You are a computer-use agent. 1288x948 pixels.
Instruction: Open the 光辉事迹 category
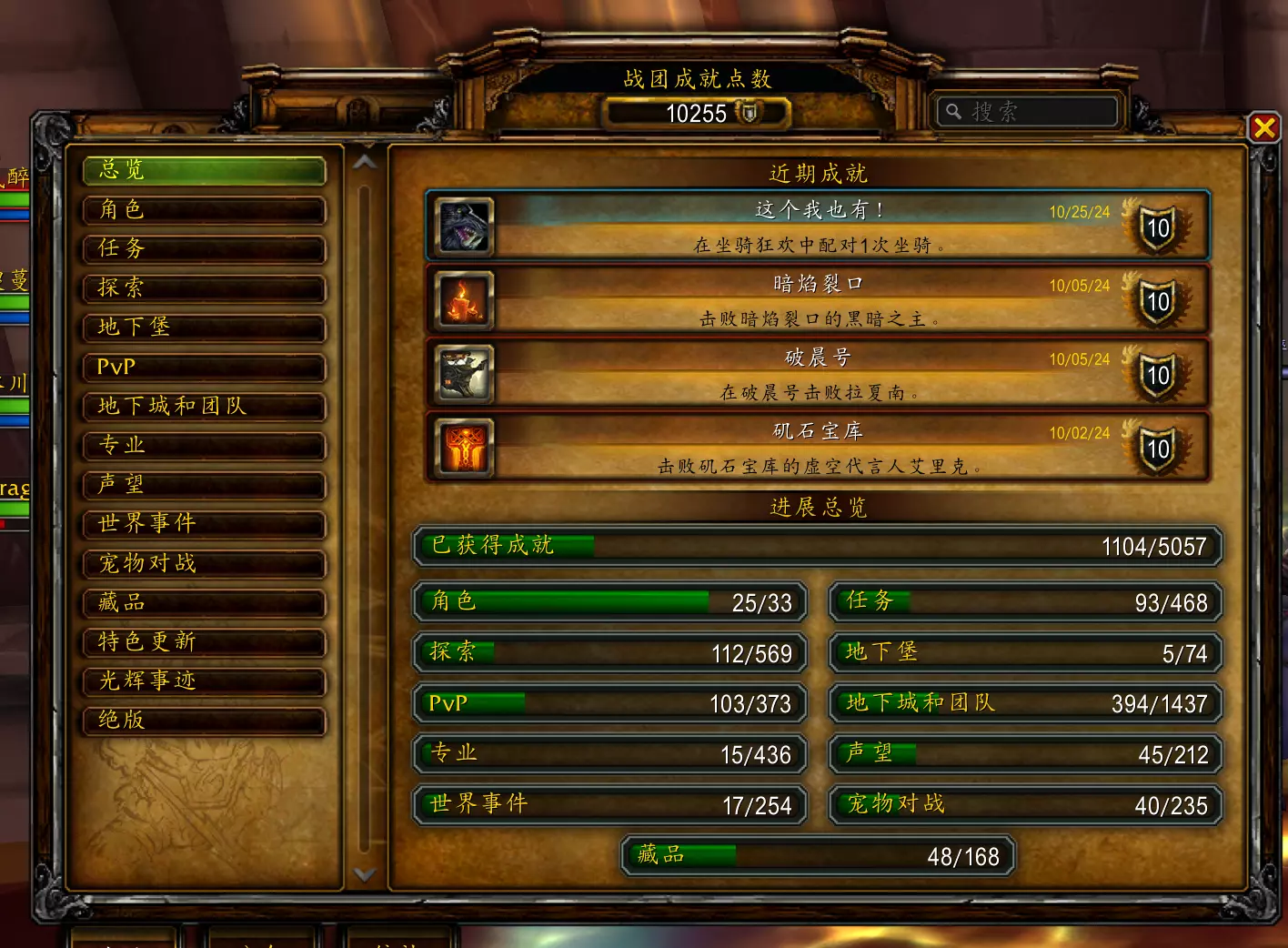tap(204, 681)
